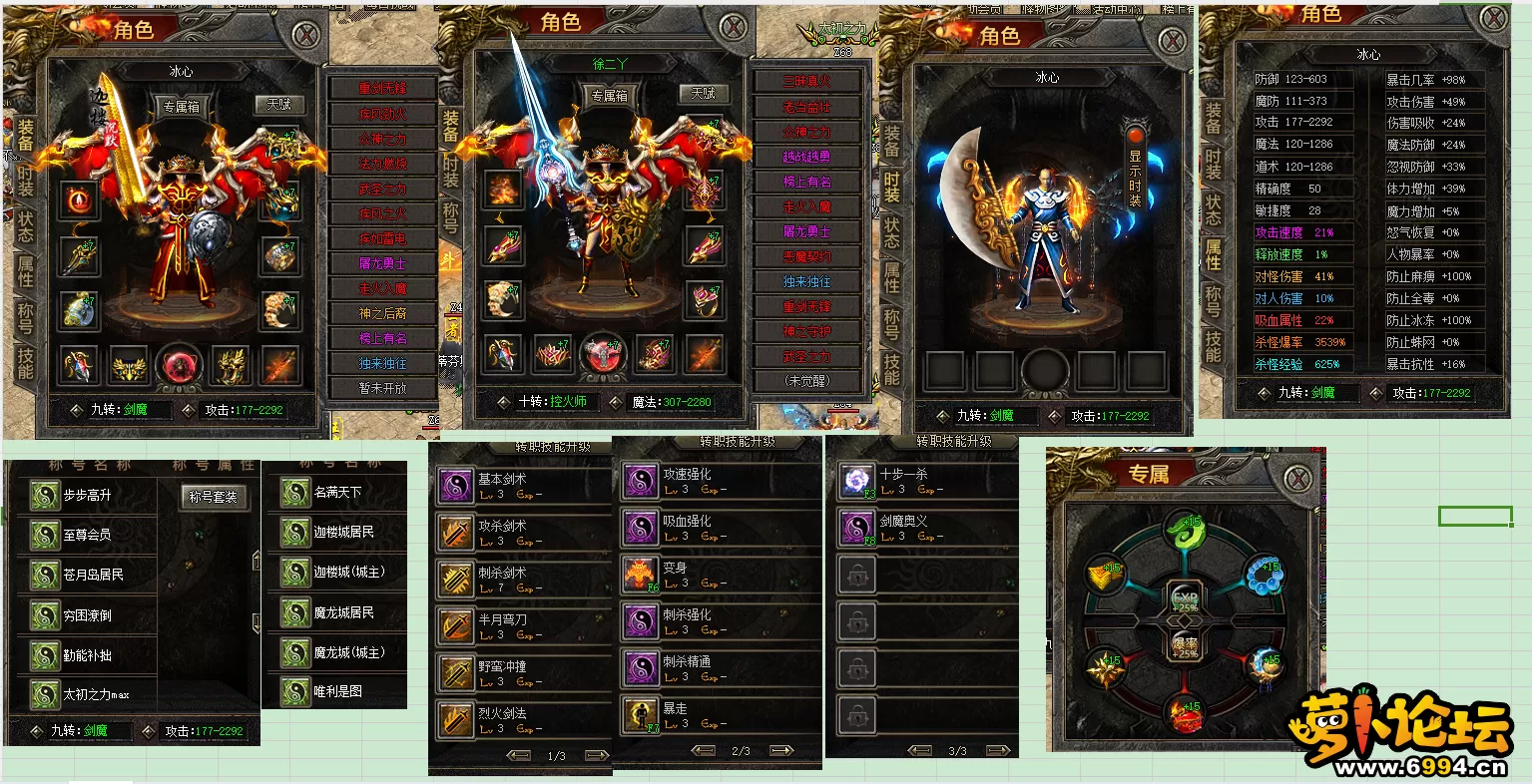This screenshot has height=784, width=1532.
Task: Select the 唯利是图 title
Action: (x=336, y=691)
